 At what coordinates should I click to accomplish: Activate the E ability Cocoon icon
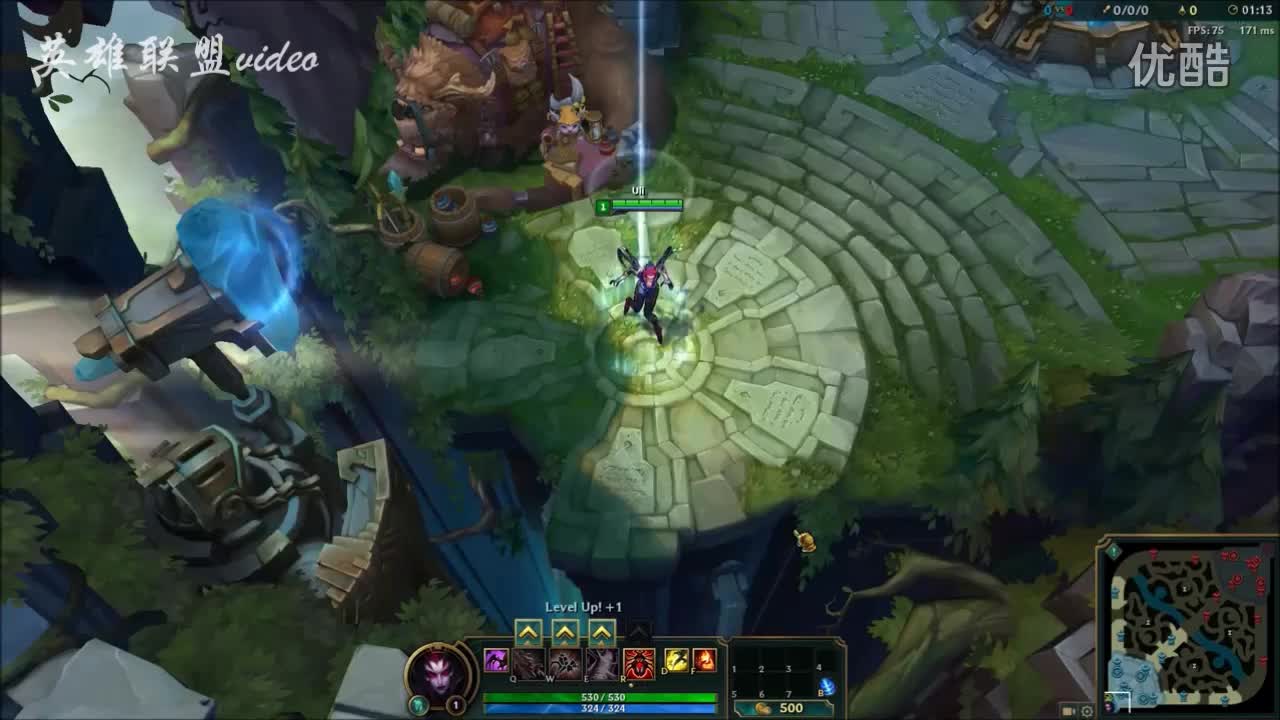pyautogui.click(x=601, y=662)
